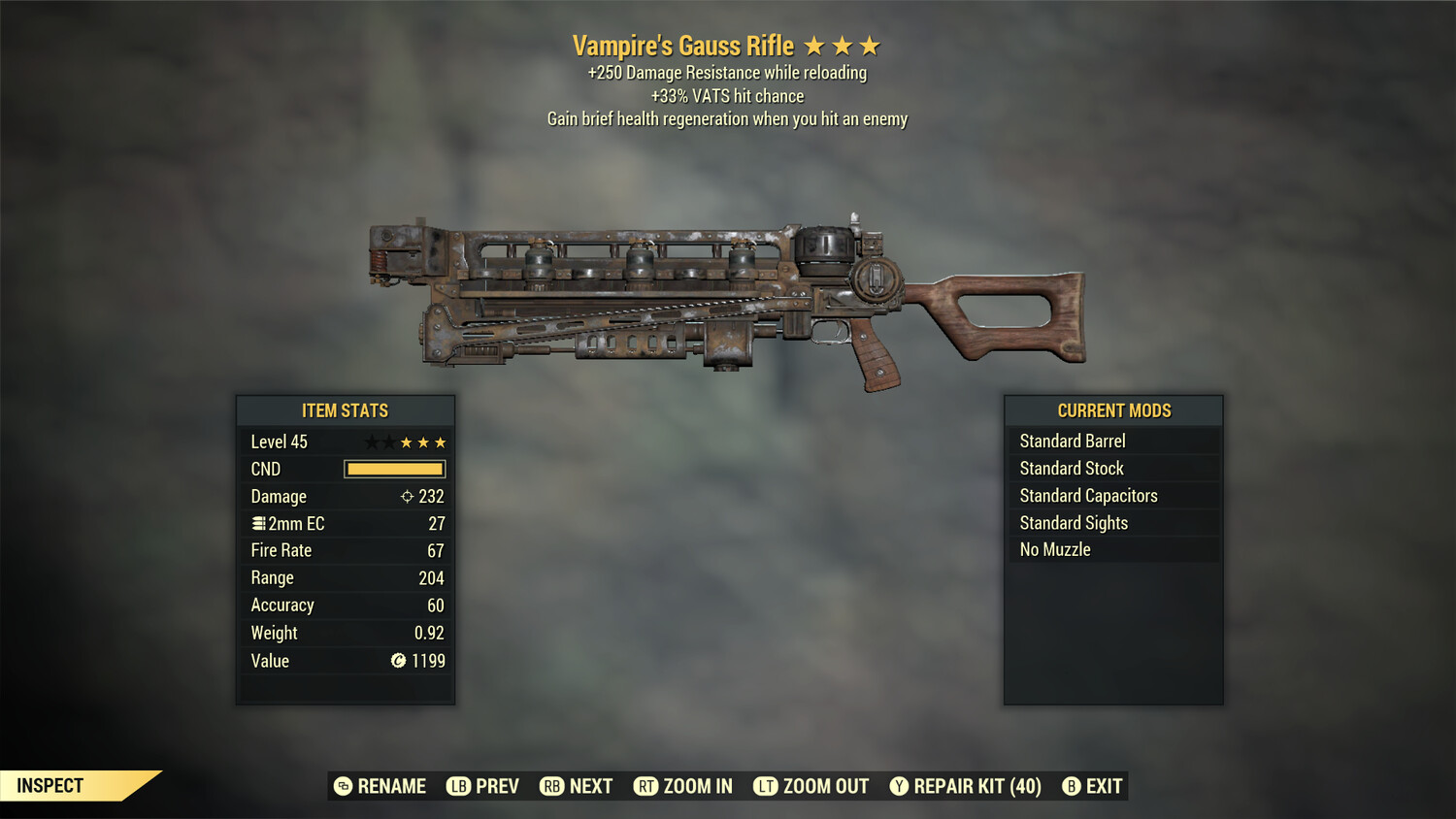
Task: Select Repair Kit (40)
Action: pos(975,786)
